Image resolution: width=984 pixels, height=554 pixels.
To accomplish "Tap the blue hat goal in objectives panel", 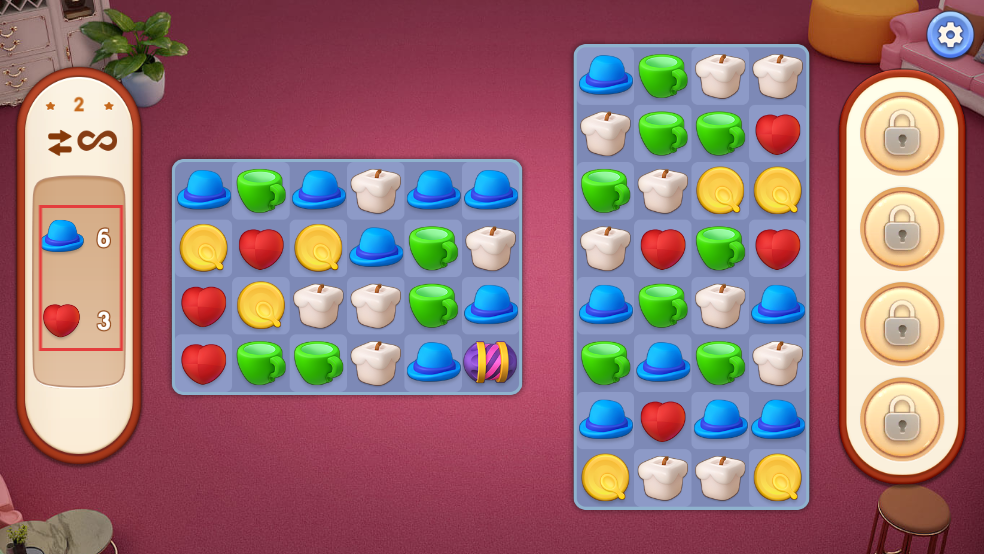I will [x=62, y=236].
